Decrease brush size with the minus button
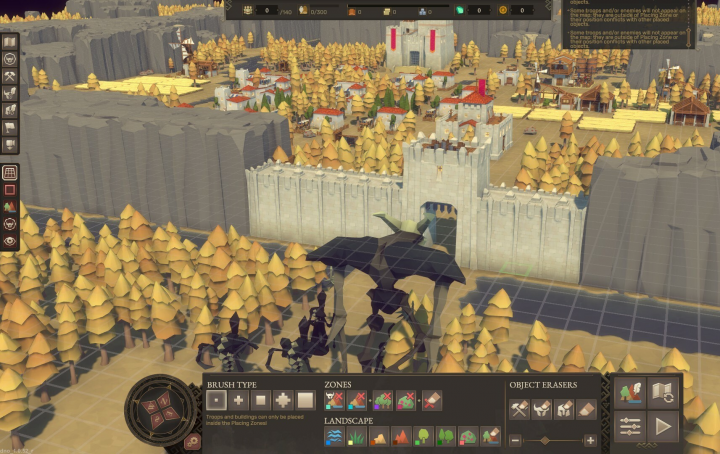 click(x=515, y=440)
